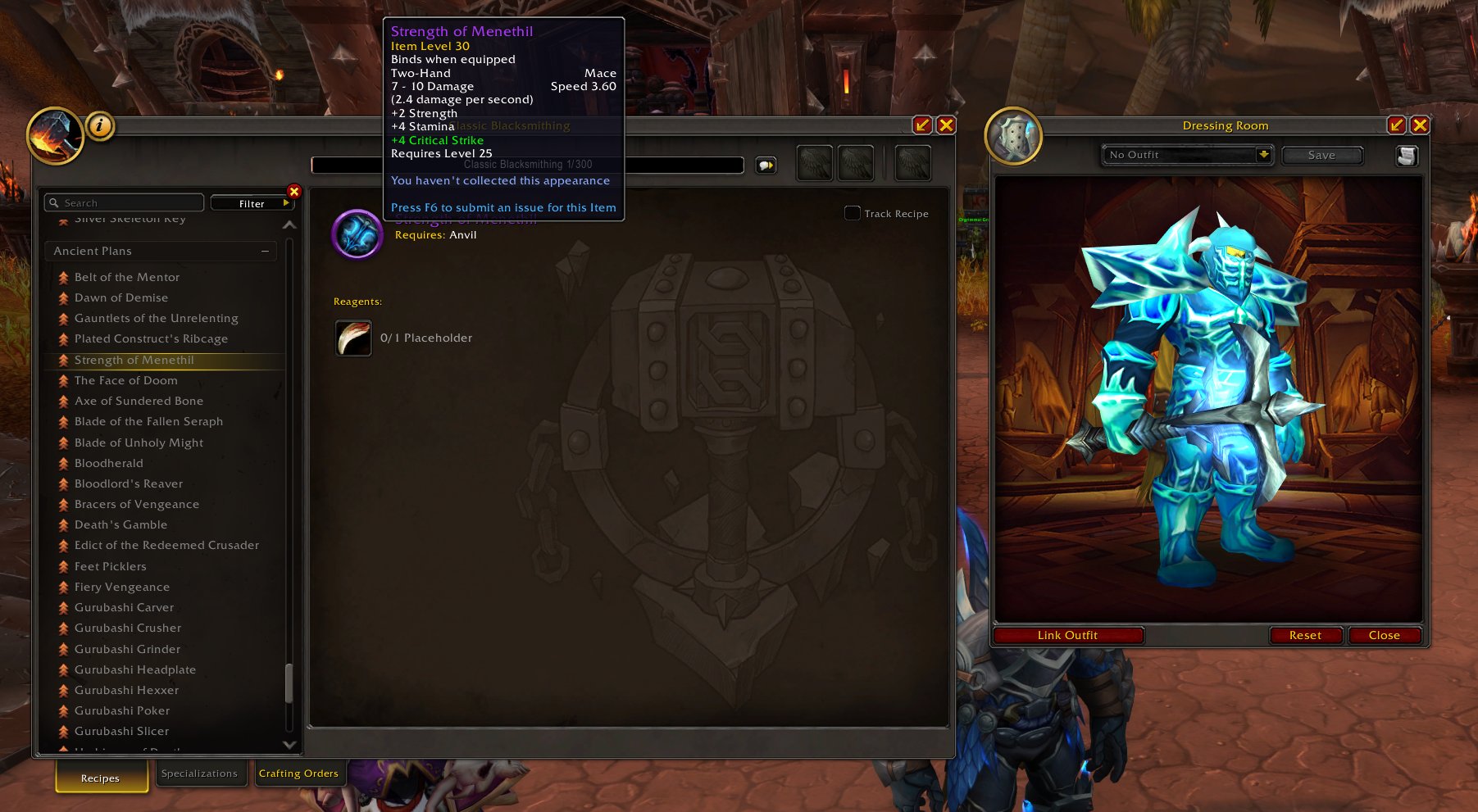Click the search magnifier in recipe list
The image size is (1478, 812).
[x=54, y=202]
